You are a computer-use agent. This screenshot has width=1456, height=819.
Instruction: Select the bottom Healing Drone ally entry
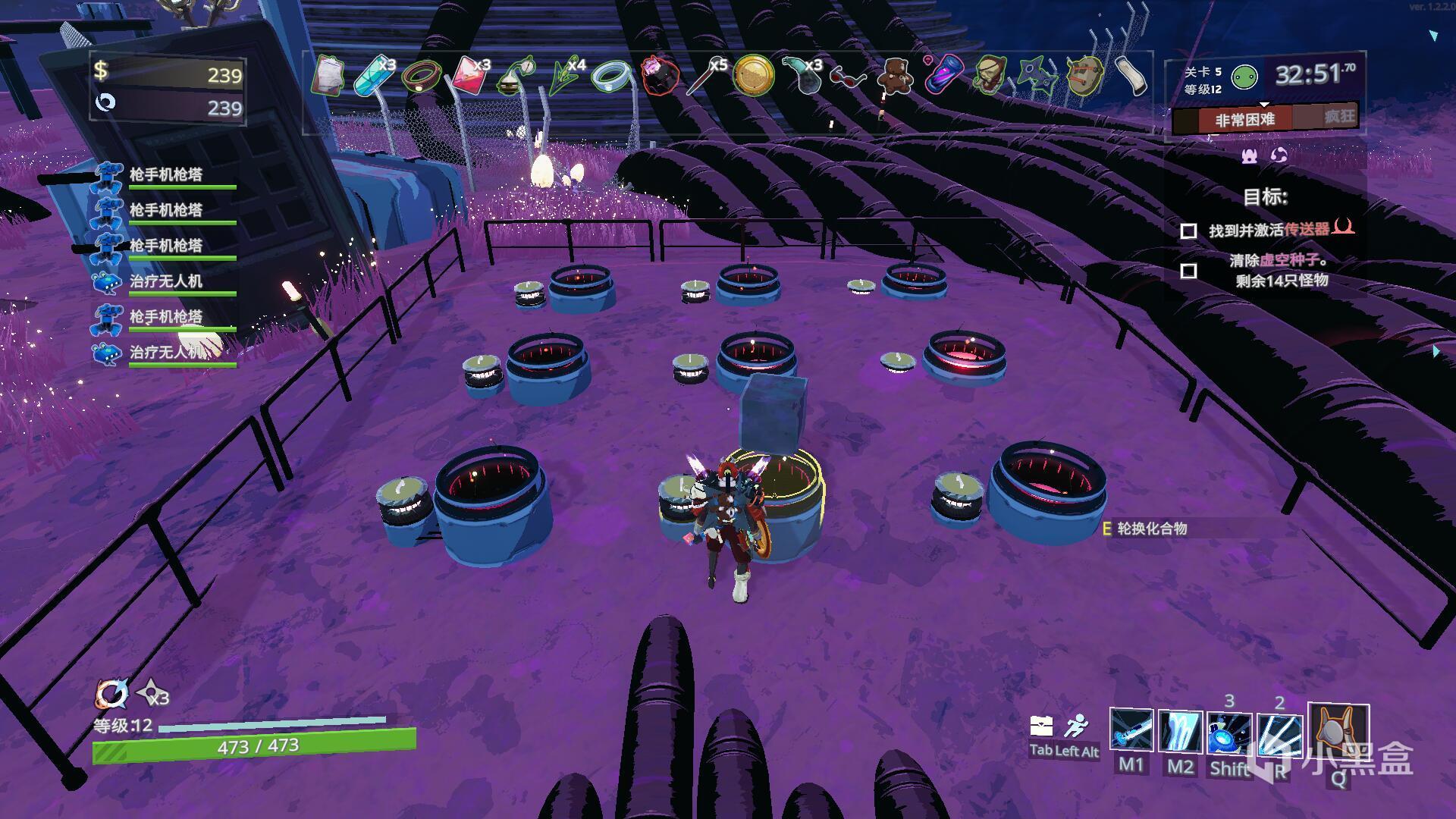(165, 353)
